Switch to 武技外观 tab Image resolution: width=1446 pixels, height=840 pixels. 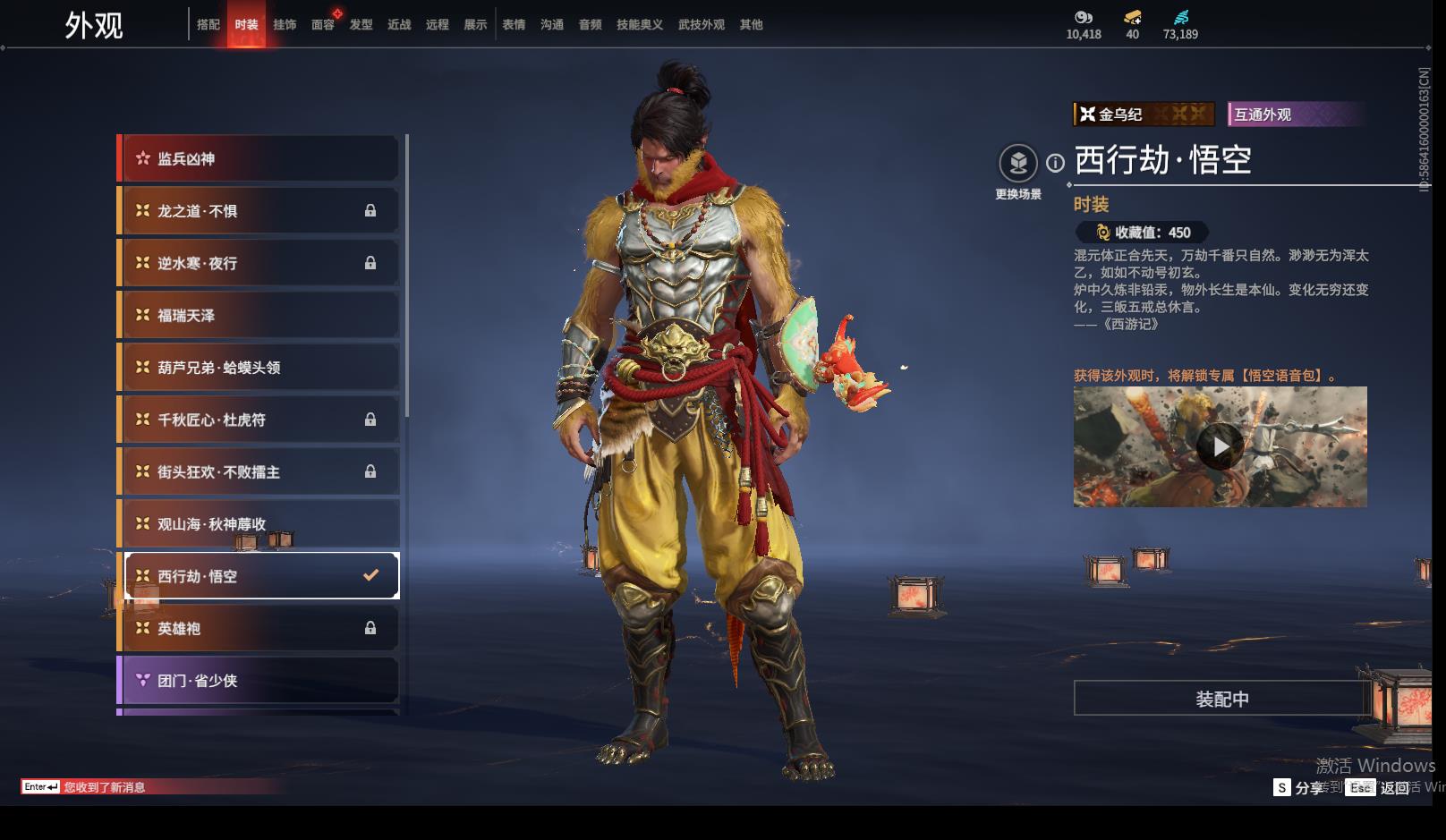coord(702,25)
